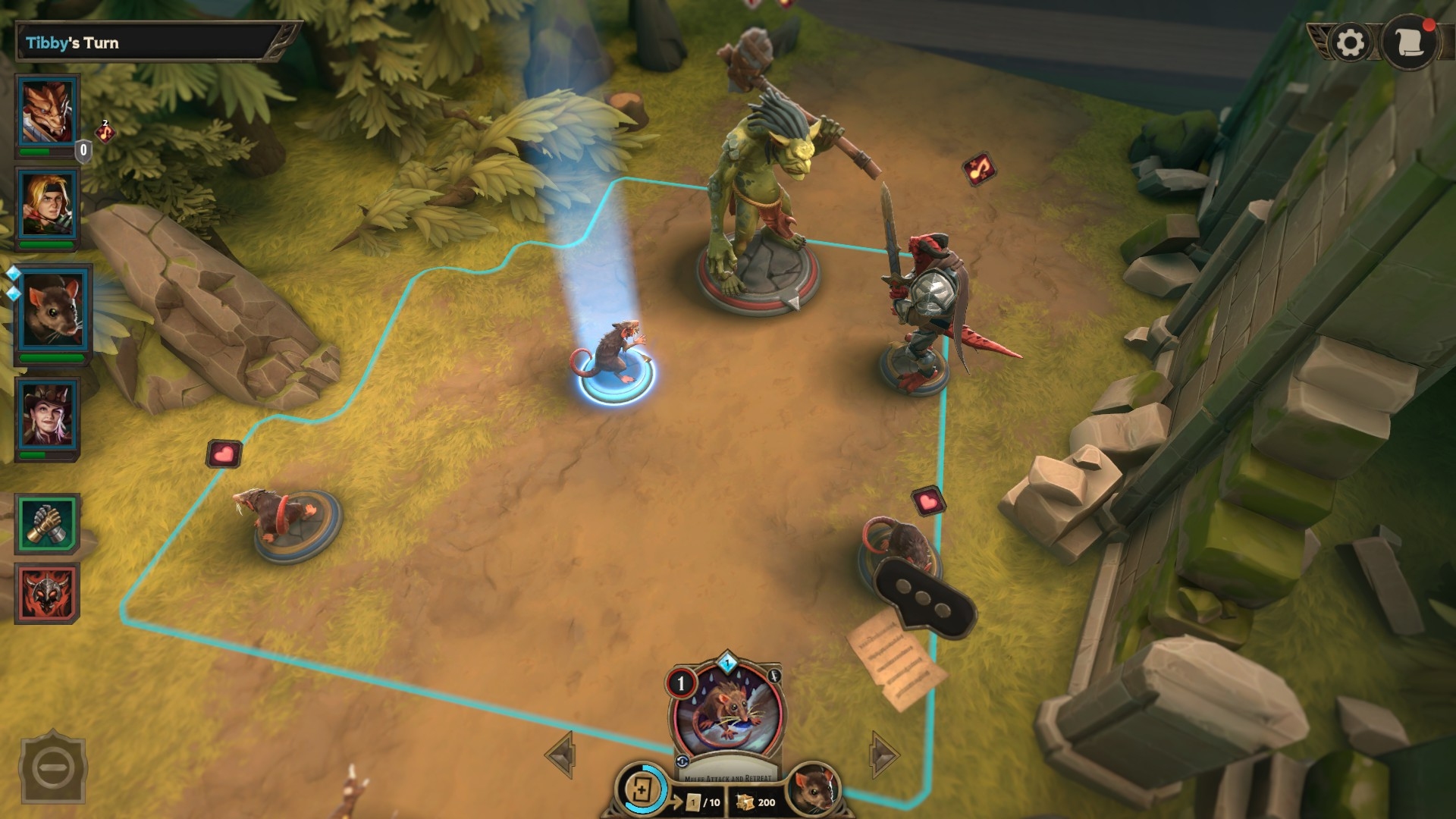Click the round minus button
The image size is (1456, 819).
point(53,769)
